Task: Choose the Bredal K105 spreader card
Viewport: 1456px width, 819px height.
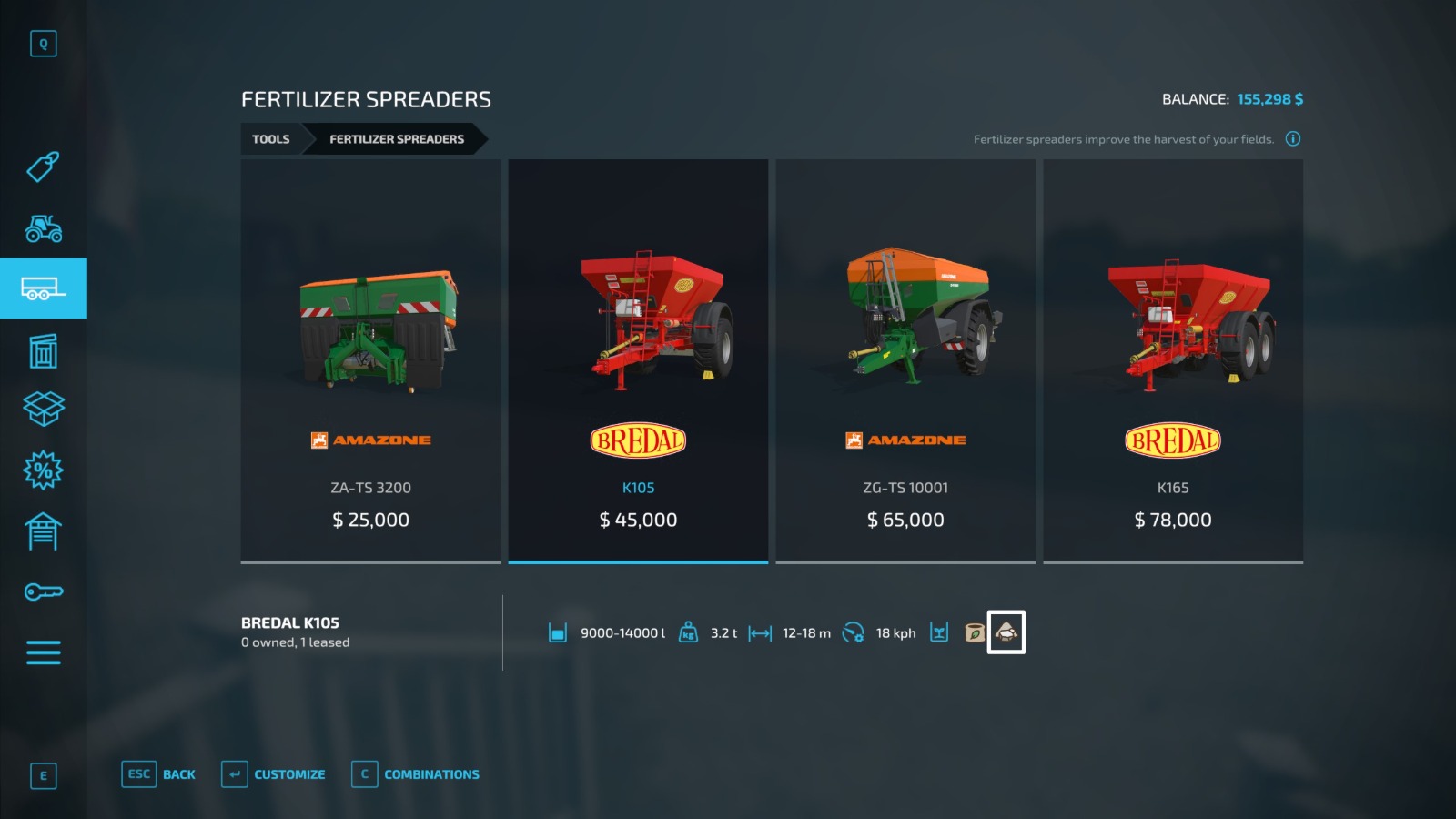Action: [x=638, y=360]
